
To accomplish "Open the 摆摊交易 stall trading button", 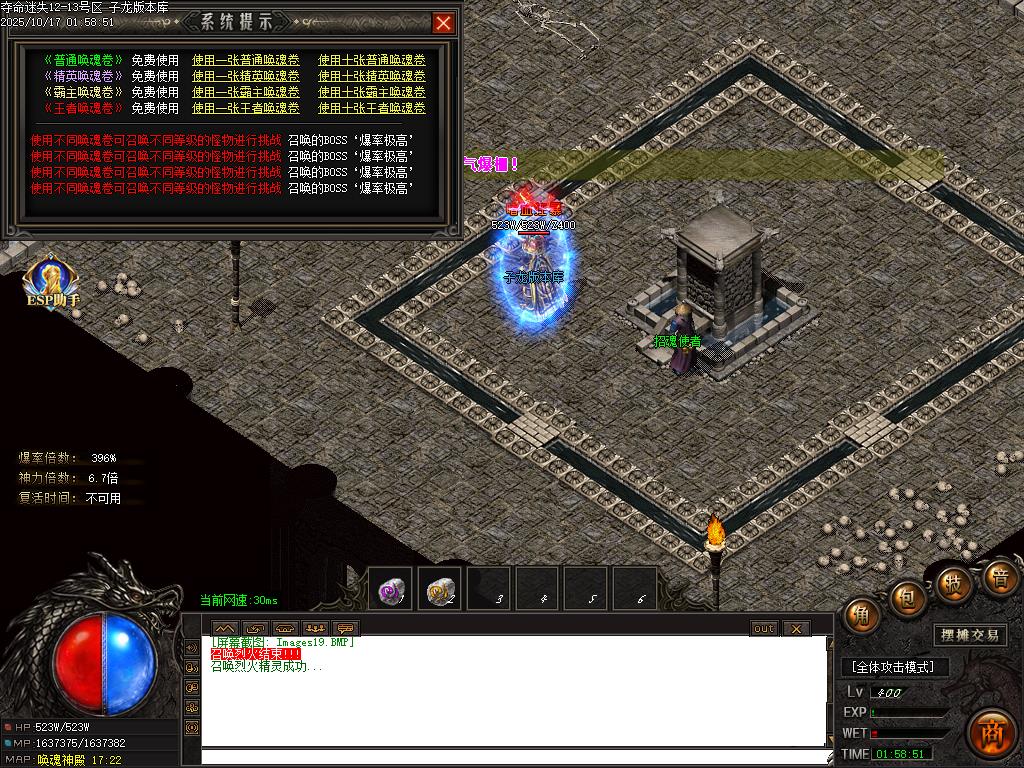I will pyautogui.click(x=970, y=635).
